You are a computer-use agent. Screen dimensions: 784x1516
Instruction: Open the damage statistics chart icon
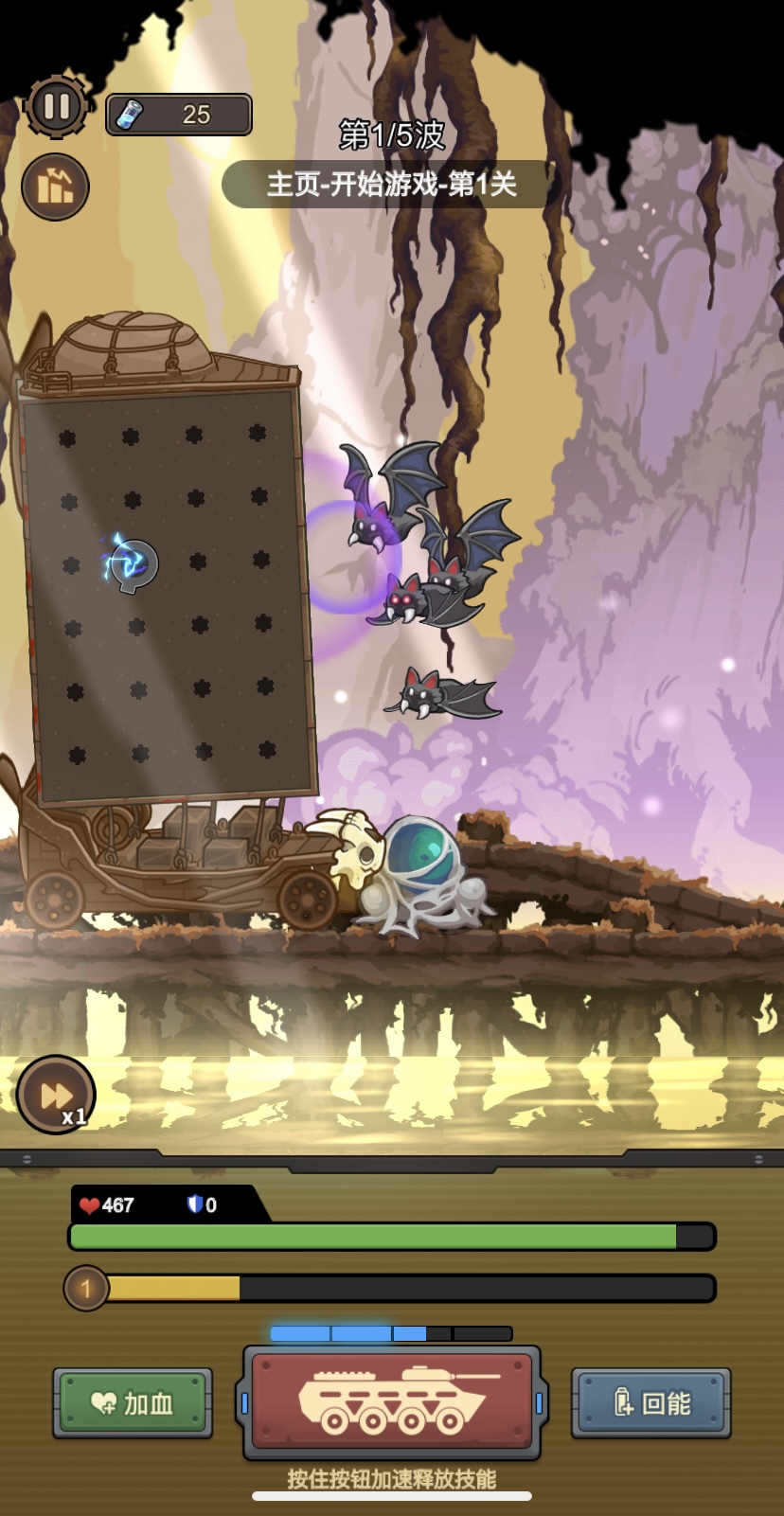[55, 187]
